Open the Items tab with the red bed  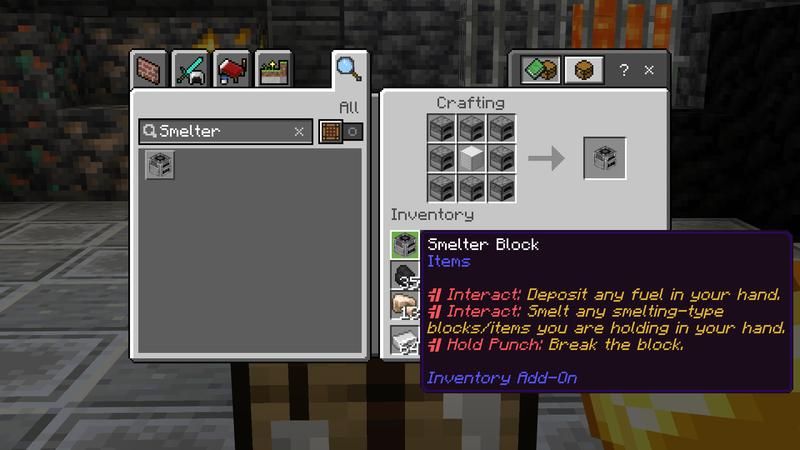coord(230,70)
